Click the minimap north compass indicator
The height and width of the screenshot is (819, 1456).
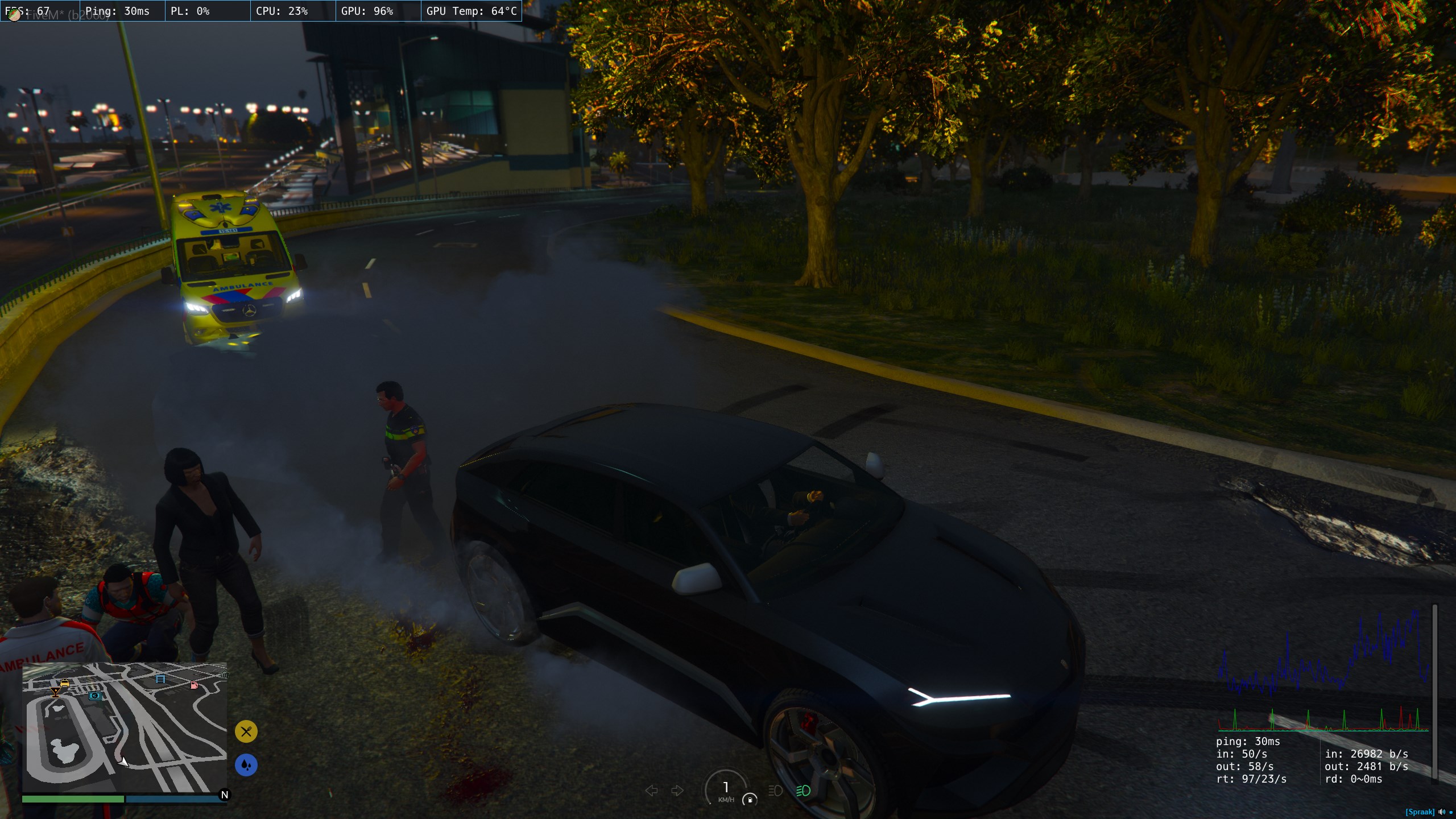coord(224,795)
